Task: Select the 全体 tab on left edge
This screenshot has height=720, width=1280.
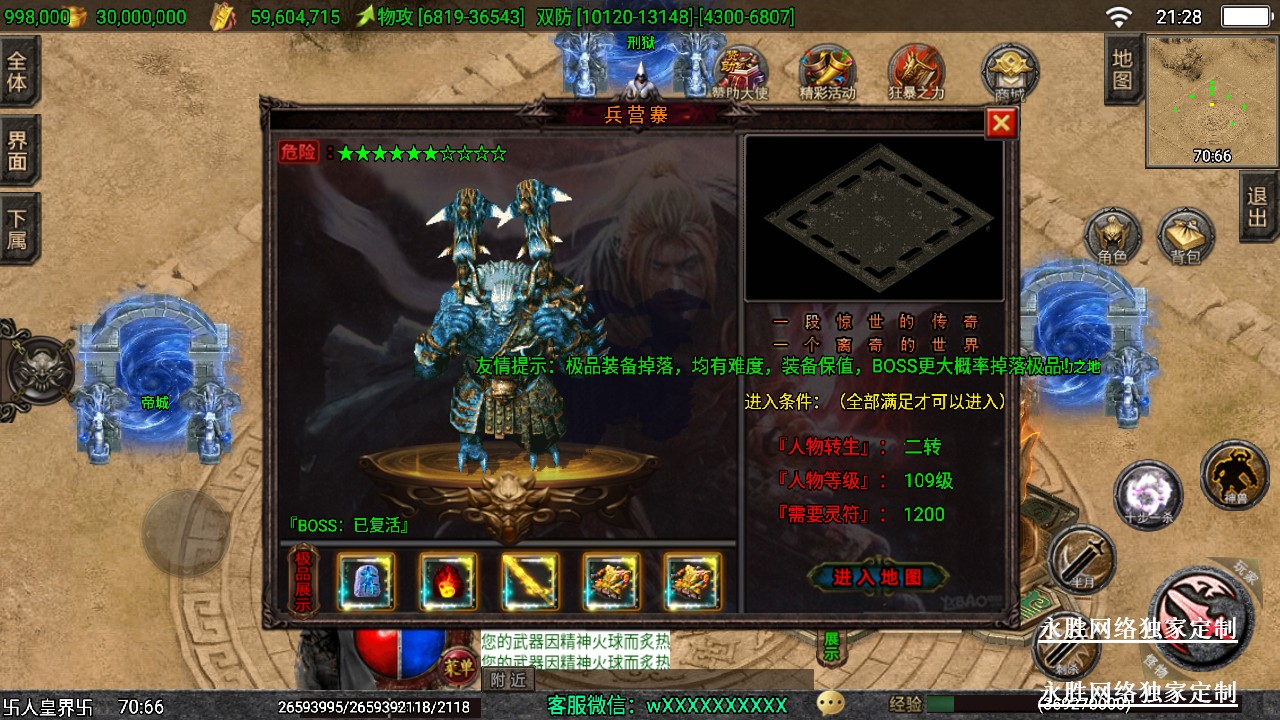Action: [18, 70]
